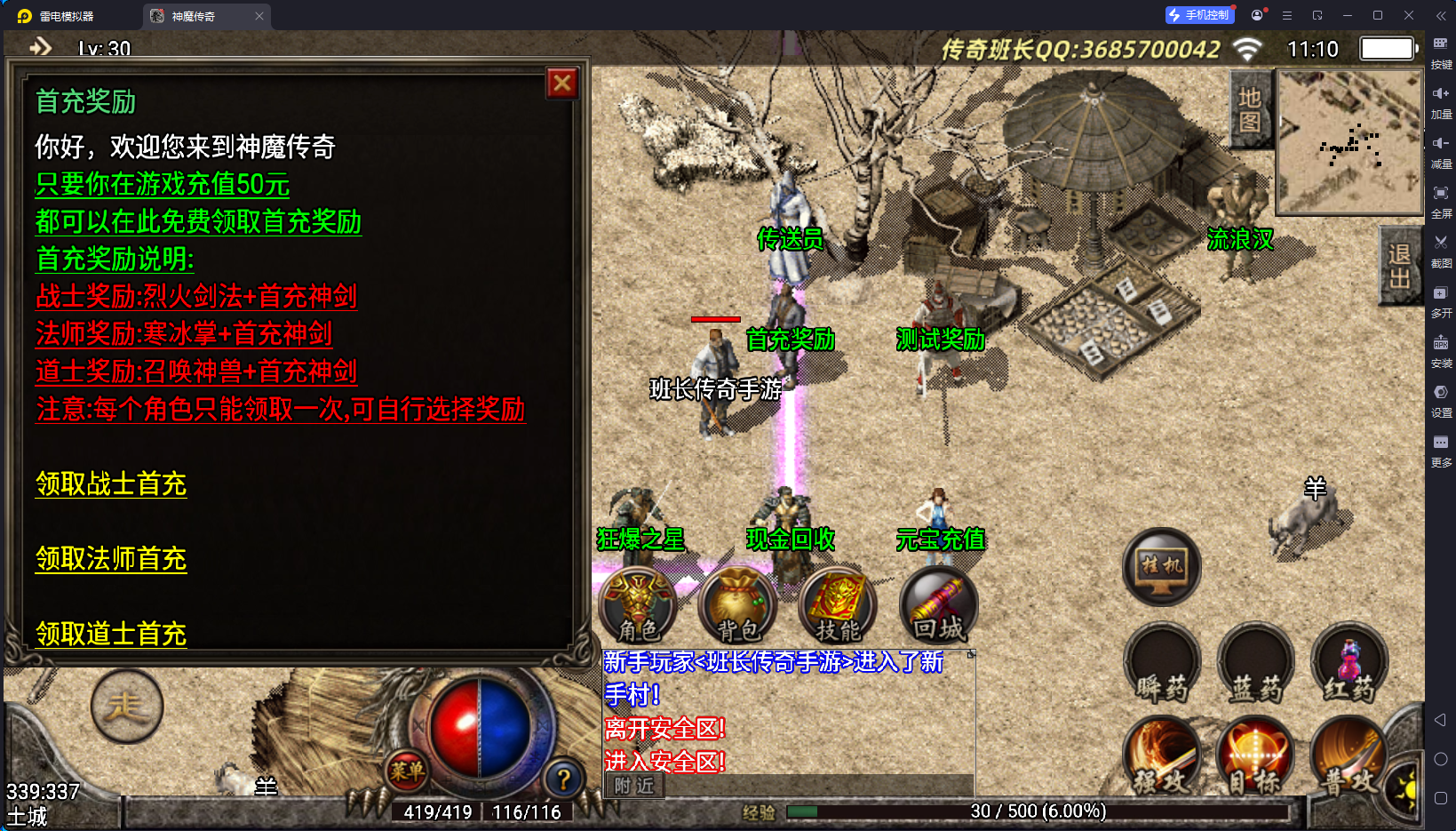Open the 地图 map button
1456x831 pixels.
point(1250,109)
